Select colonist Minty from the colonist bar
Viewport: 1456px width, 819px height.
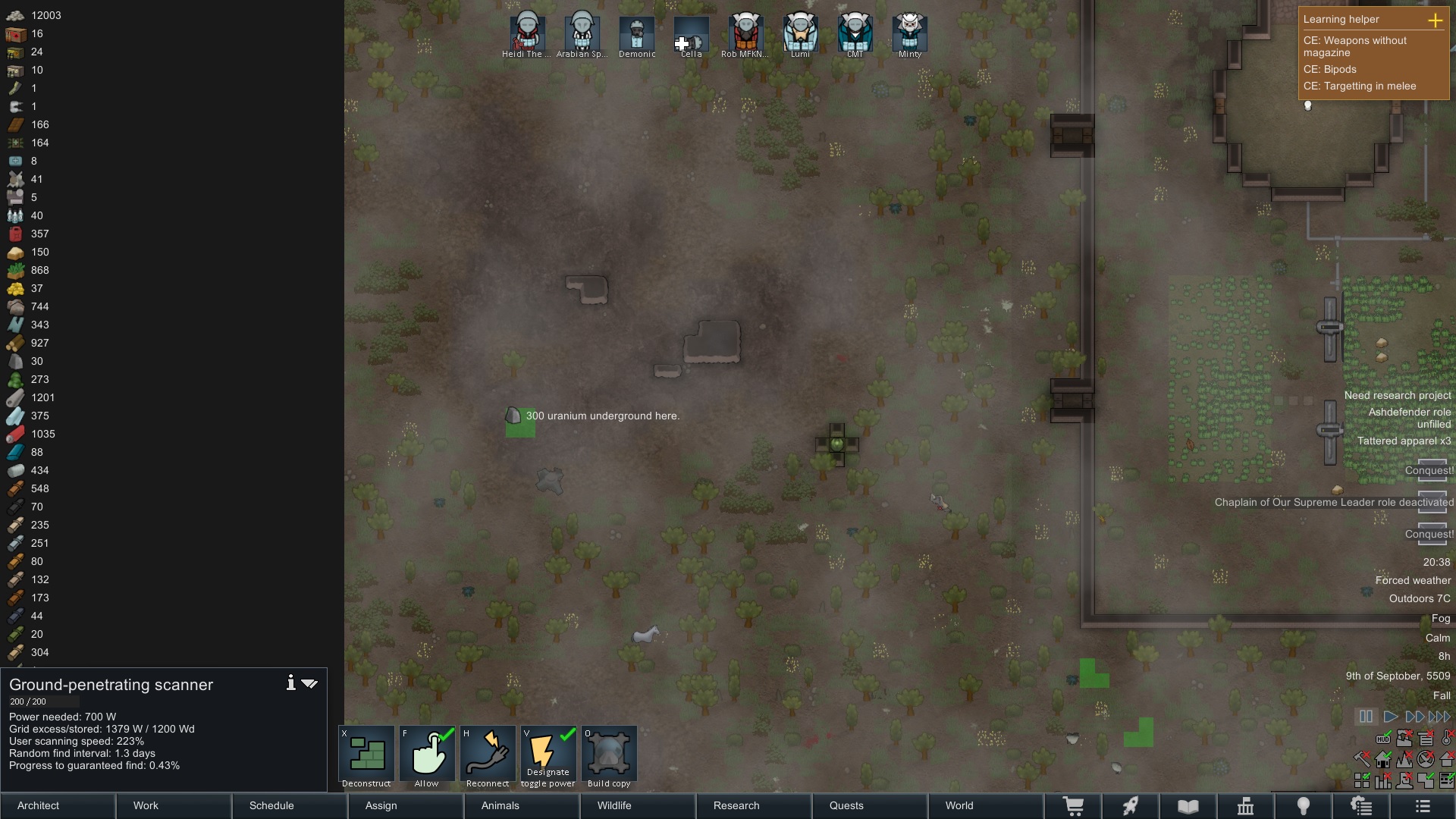click(908, 34)
